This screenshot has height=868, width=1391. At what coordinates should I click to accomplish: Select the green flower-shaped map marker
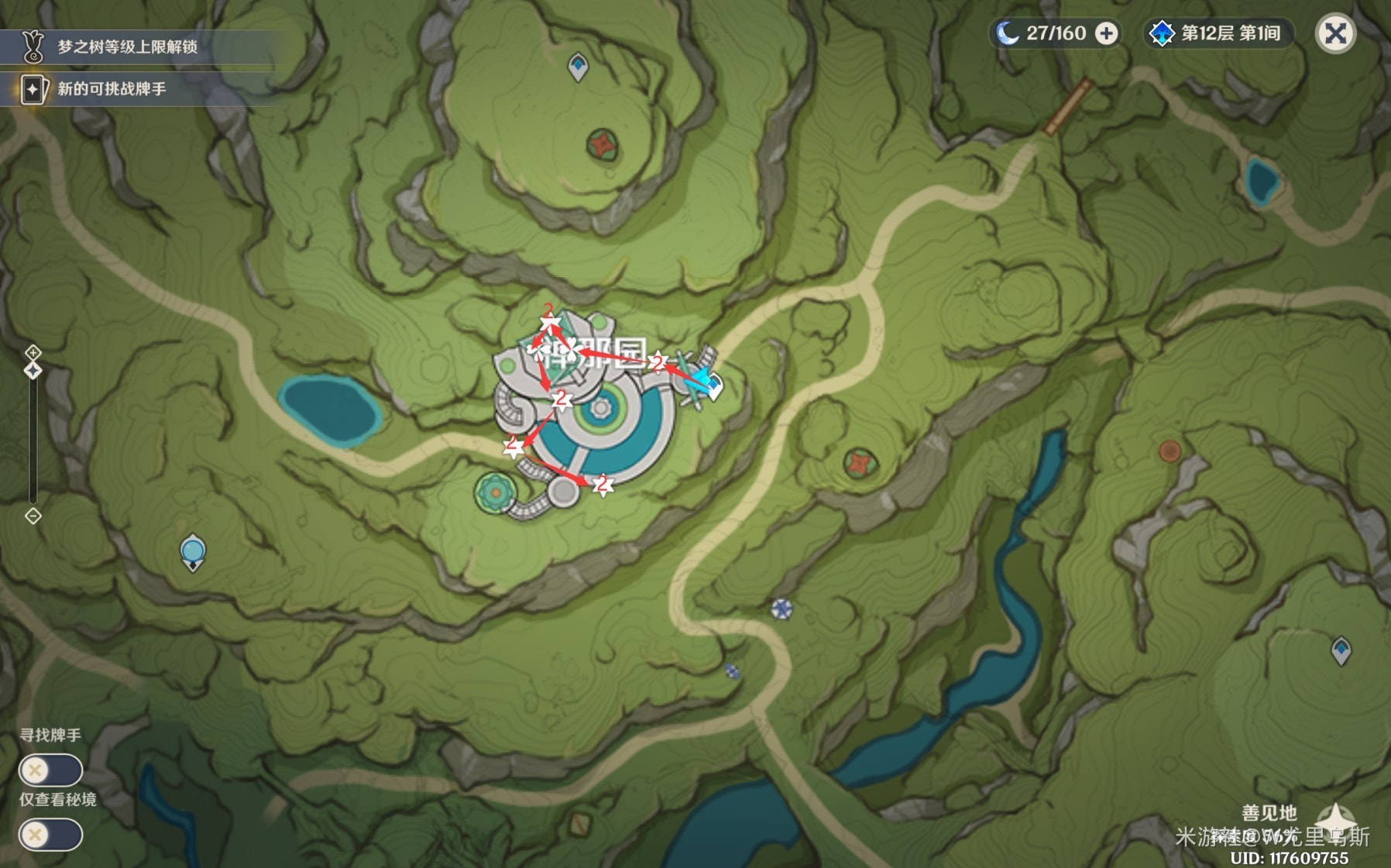[x=495, y=492]
